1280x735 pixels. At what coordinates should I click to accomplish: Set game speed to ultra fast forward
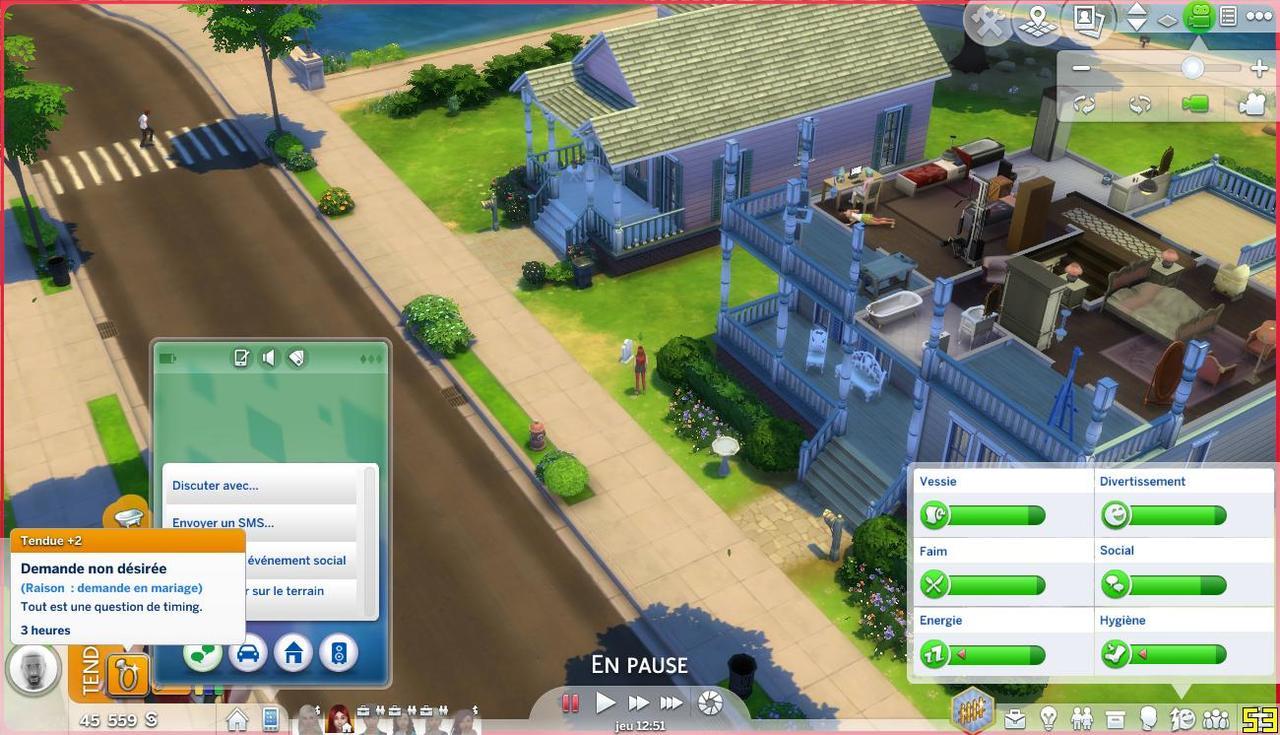[672, 703]
